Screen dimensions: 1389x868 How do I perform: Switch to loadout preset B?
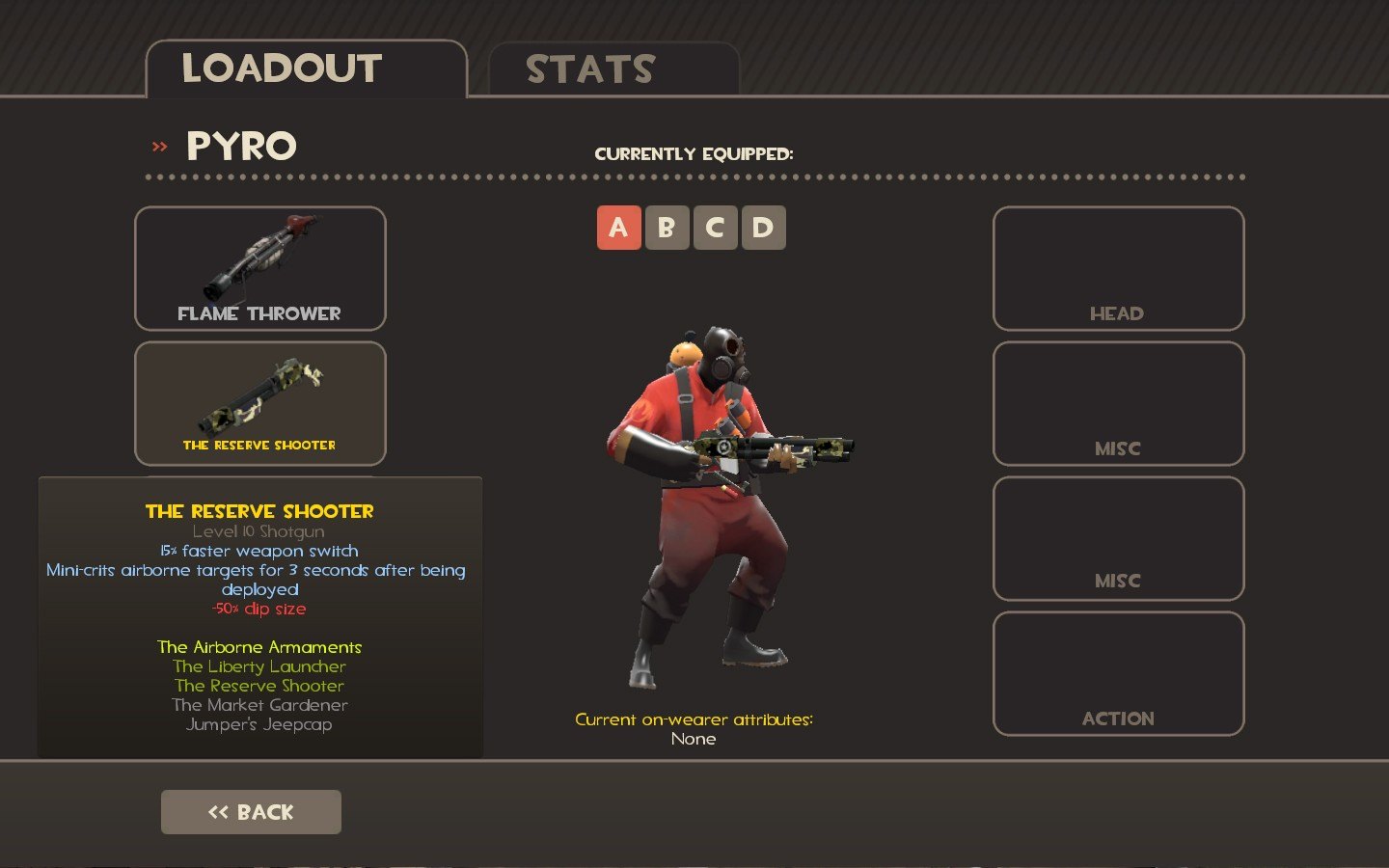(667, 228)
